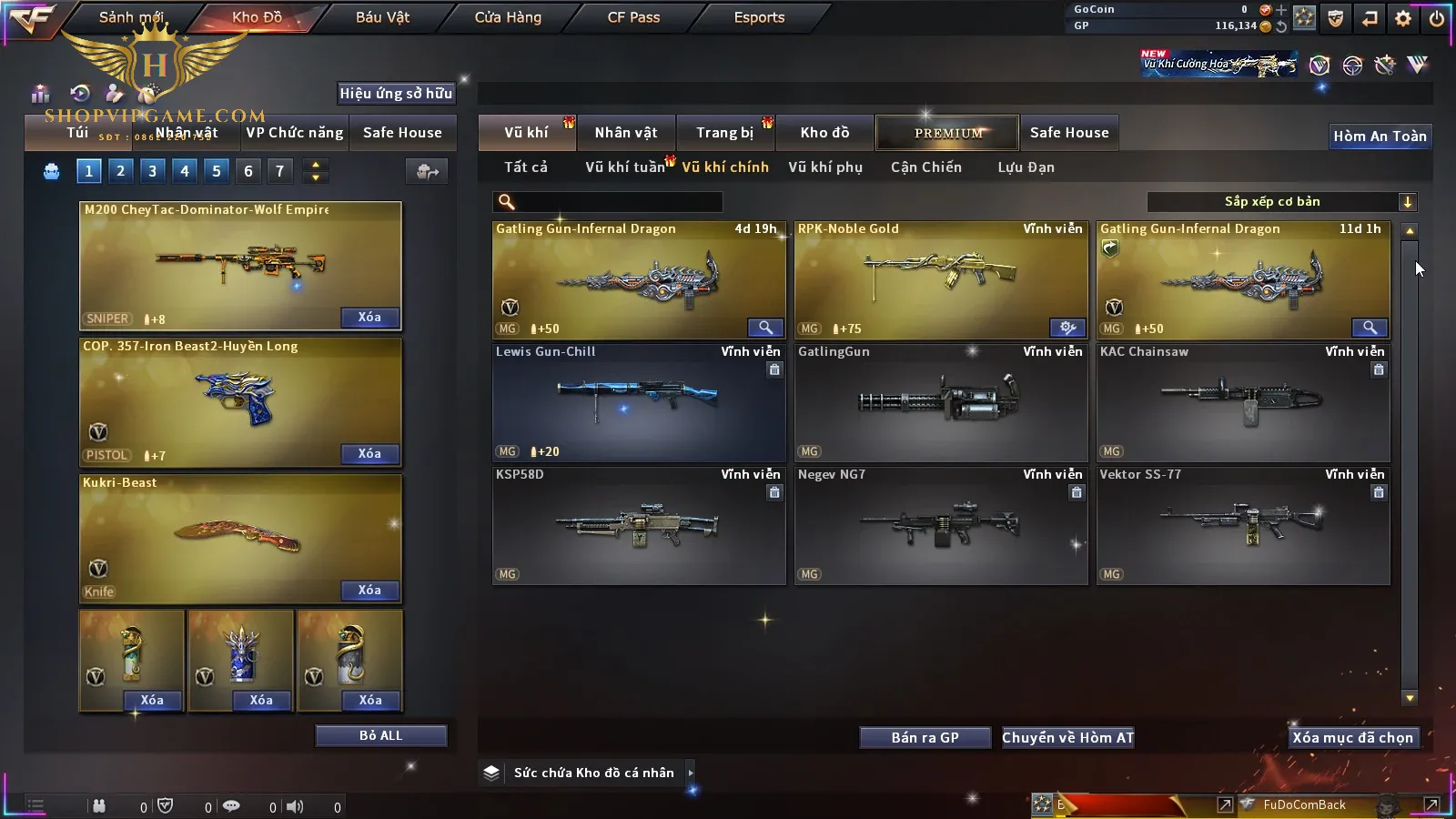Open the settings gear icon

(1403, 18)
